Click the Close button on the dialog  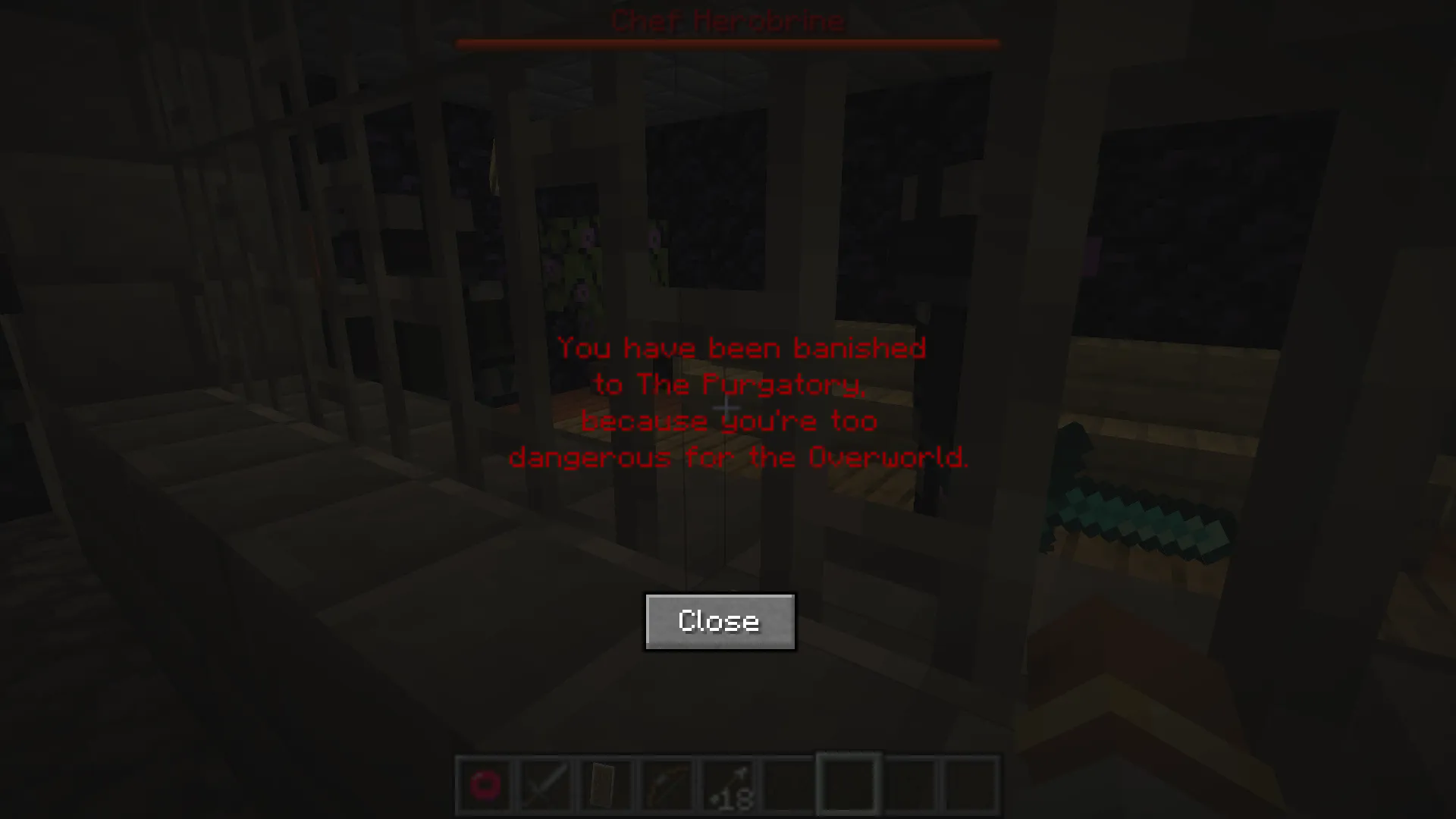[x=720, y=621]
